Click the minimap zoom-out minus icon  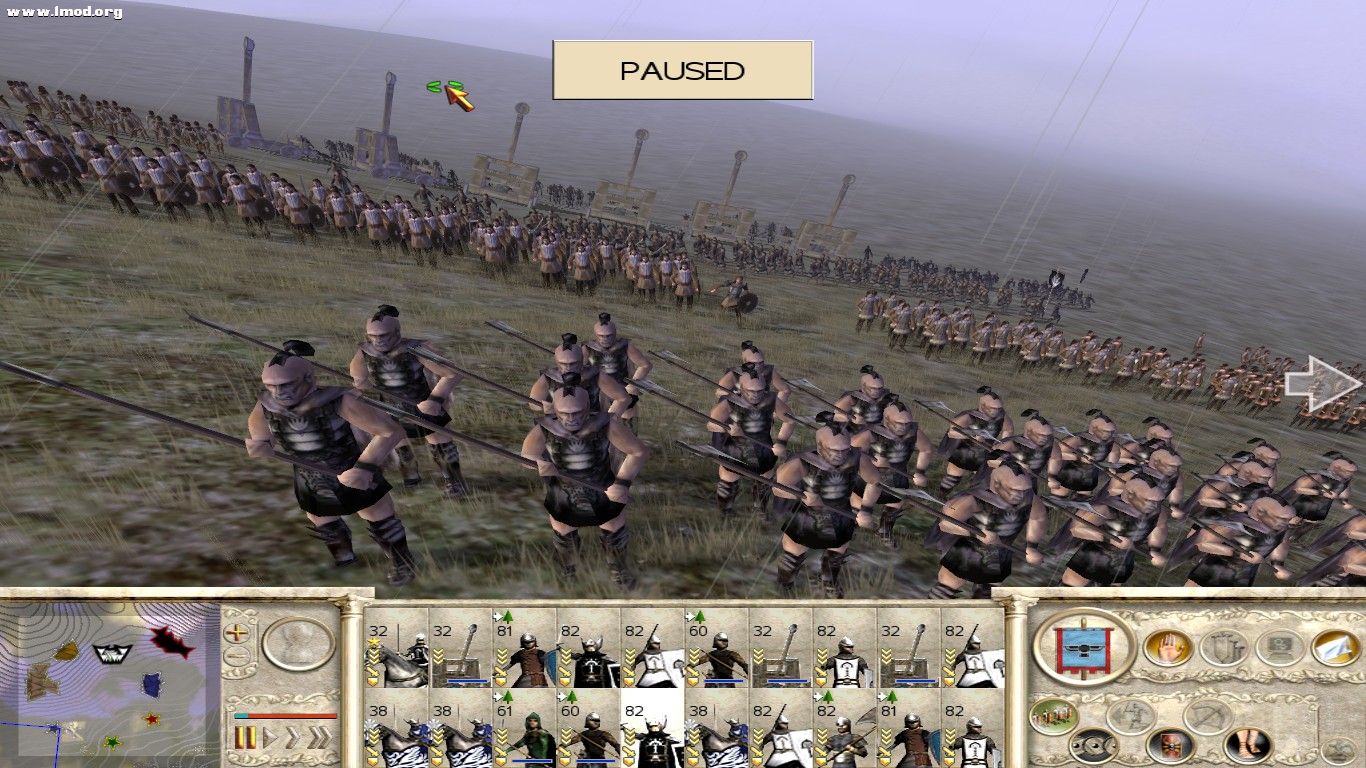[x=235, y=655]
